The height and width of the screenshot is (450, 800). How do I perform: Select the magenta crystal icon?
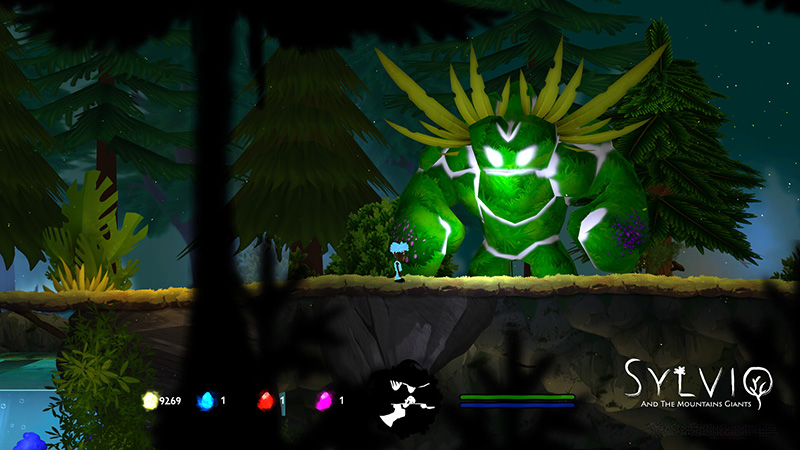(324, 401)
